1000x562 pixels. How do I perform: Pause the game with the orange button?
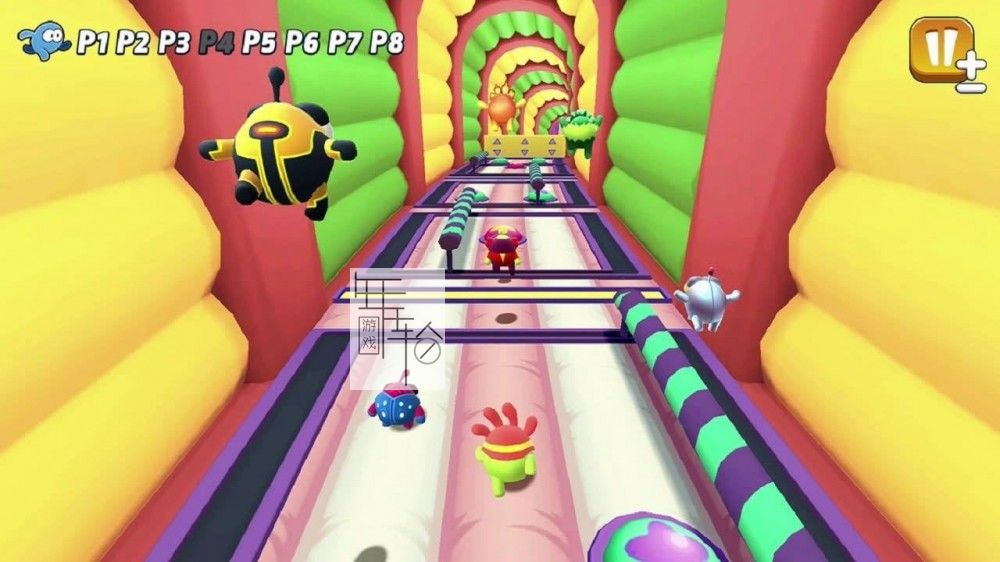[940, 47]
